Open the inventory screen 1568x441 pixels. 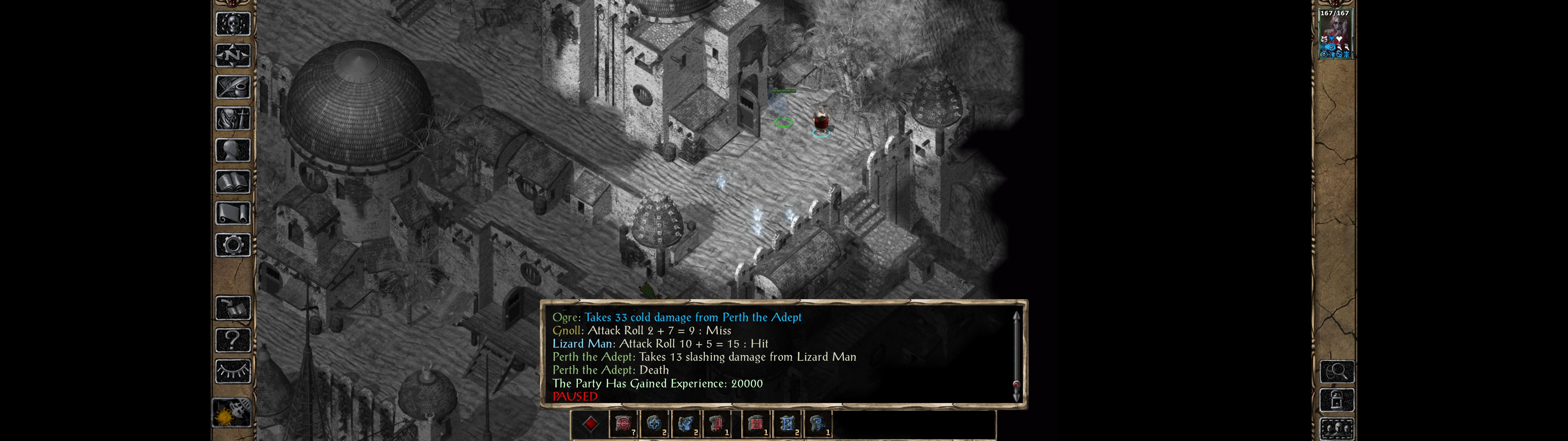click(233, 118)
